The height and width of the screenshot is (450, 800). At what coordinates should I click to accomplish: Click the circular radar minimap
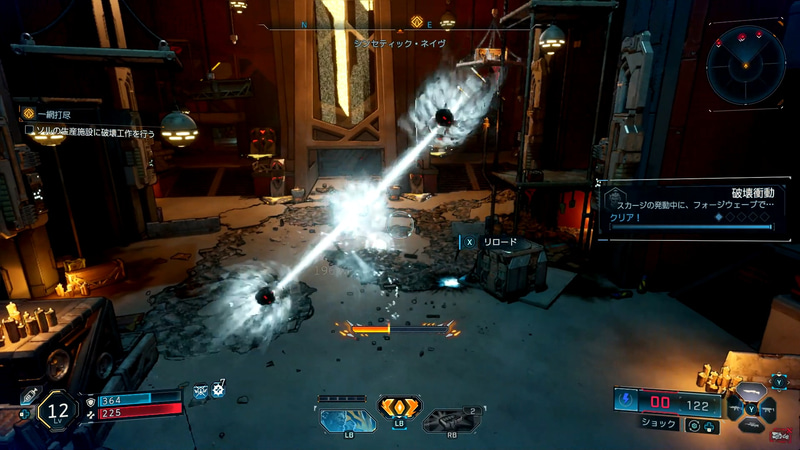coord(745,64)
